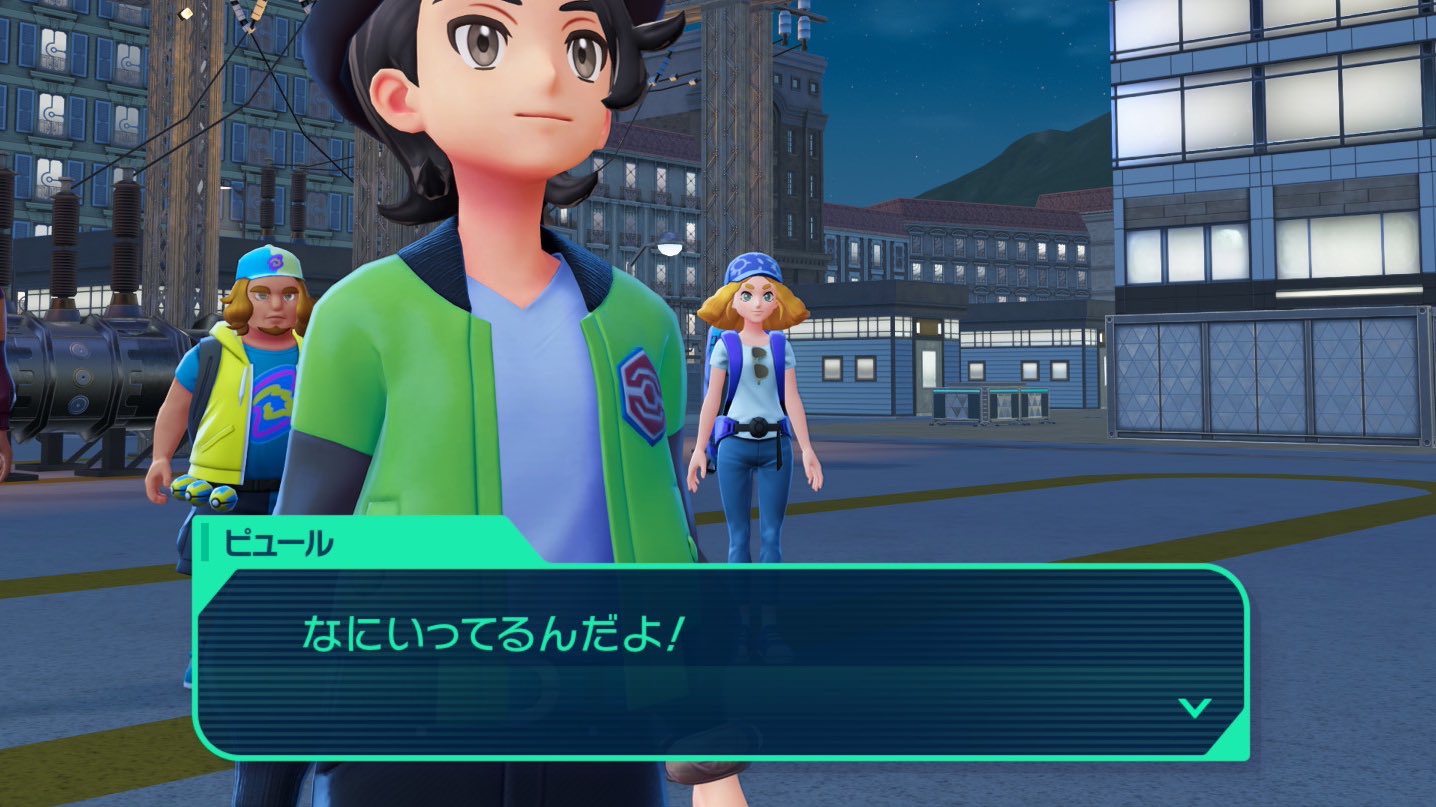Image resolution: width=1436 pixels, height=807 pixels.
Task: Advance dialogue with the down arrow indicator
Action: pos(1194,708)
